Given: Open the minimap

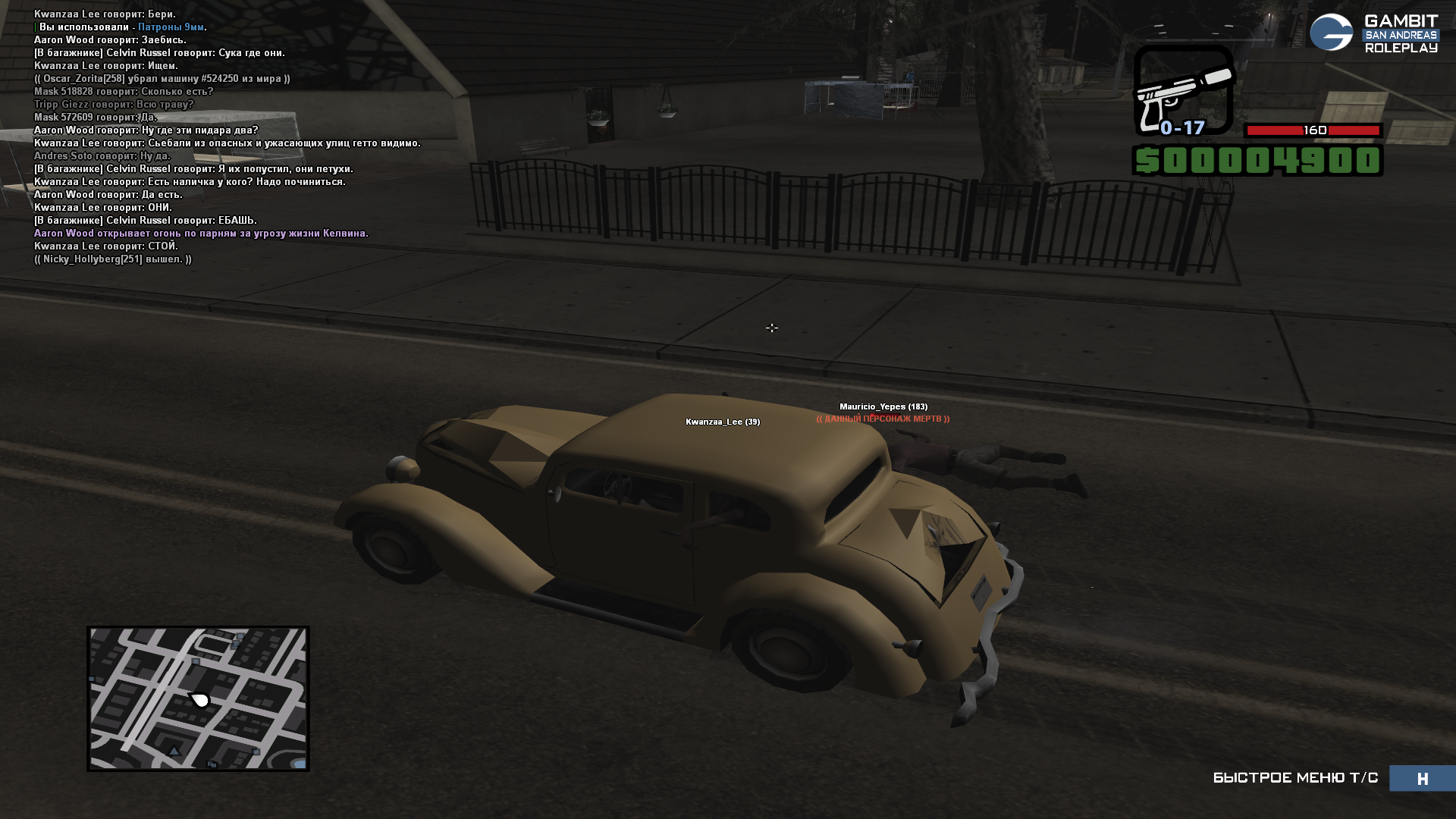Looking at the screenshot, I should [198, 698].
